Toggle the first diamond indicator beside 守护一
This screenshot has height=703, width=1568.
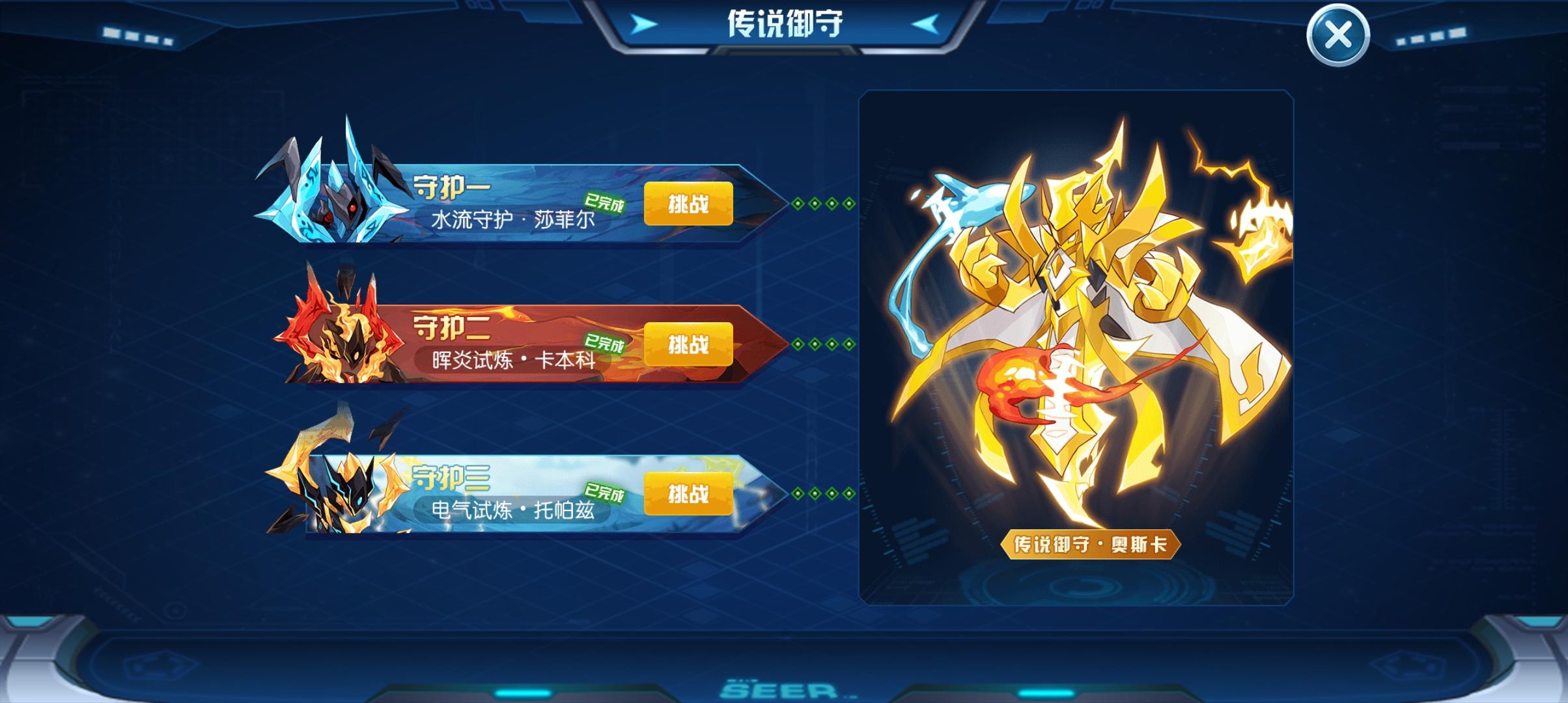pyautogui.click(x=798, y=204)
